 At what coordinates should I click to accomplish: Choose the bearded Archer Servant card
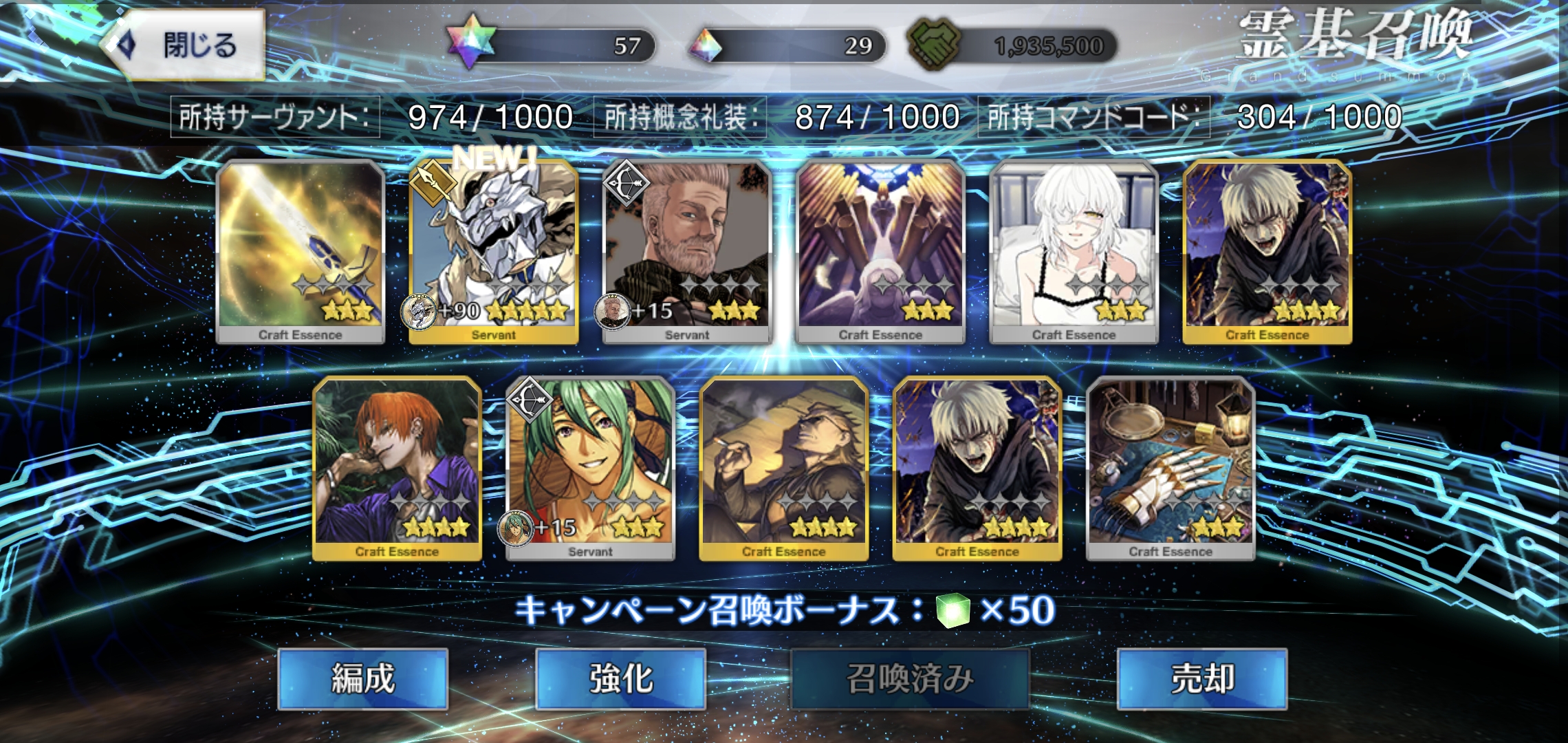(687, 251)
